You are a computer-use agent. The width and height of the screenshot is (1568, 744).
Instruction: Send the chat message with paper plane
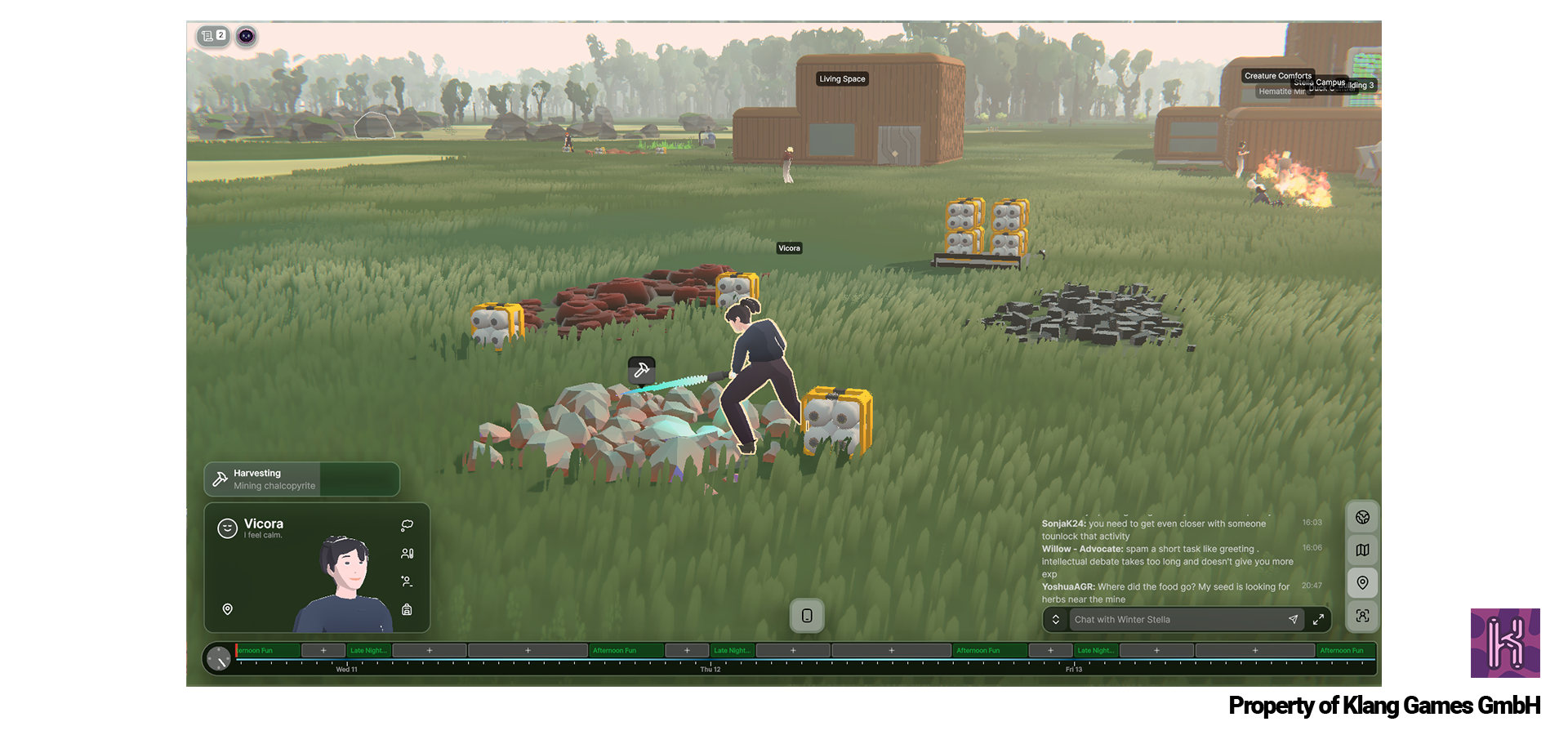(1293, 620)
